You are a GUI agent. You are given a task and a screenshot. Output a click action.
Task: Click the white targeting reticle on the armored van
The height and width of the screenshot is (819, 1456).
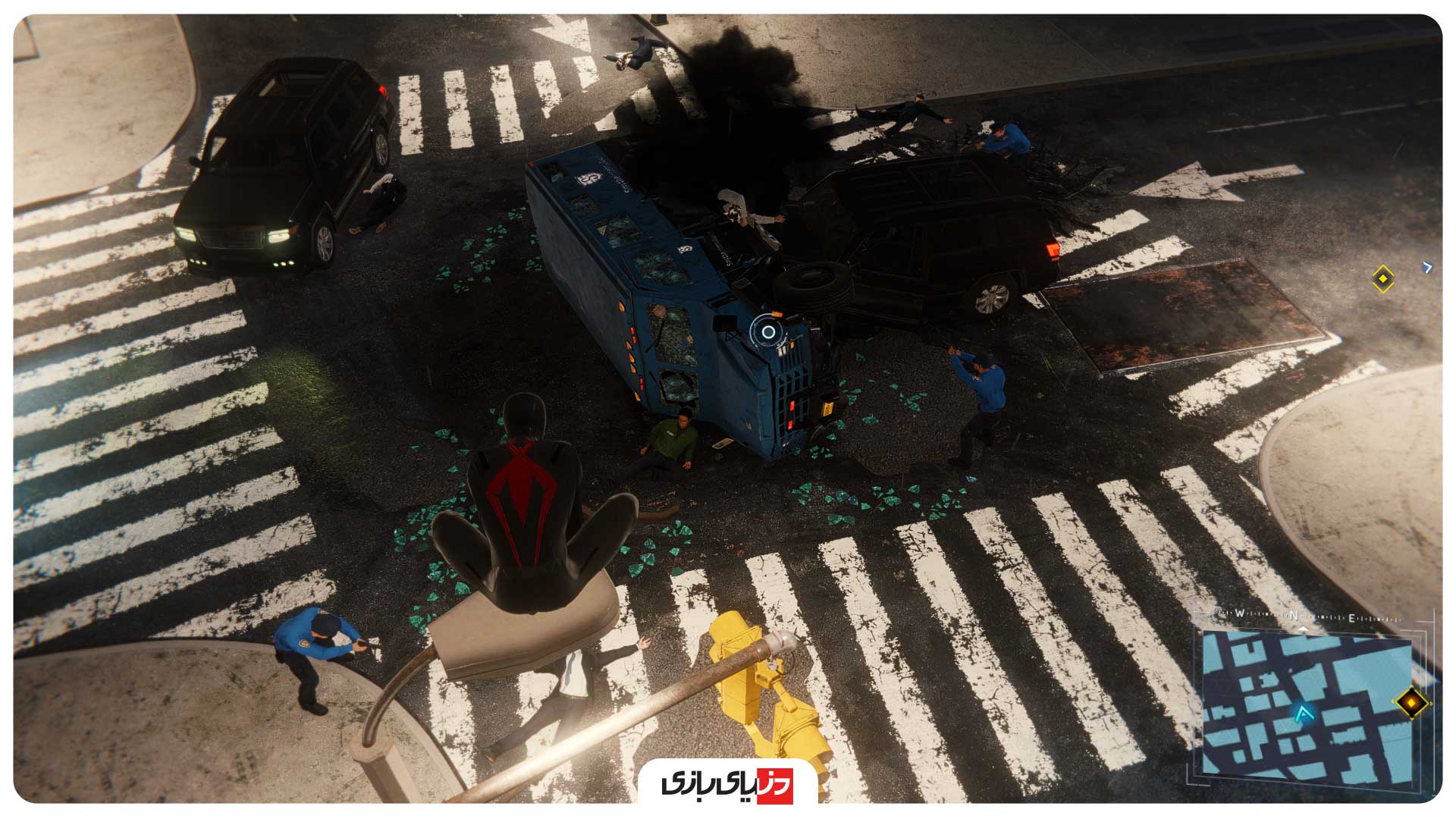(767, 331)
